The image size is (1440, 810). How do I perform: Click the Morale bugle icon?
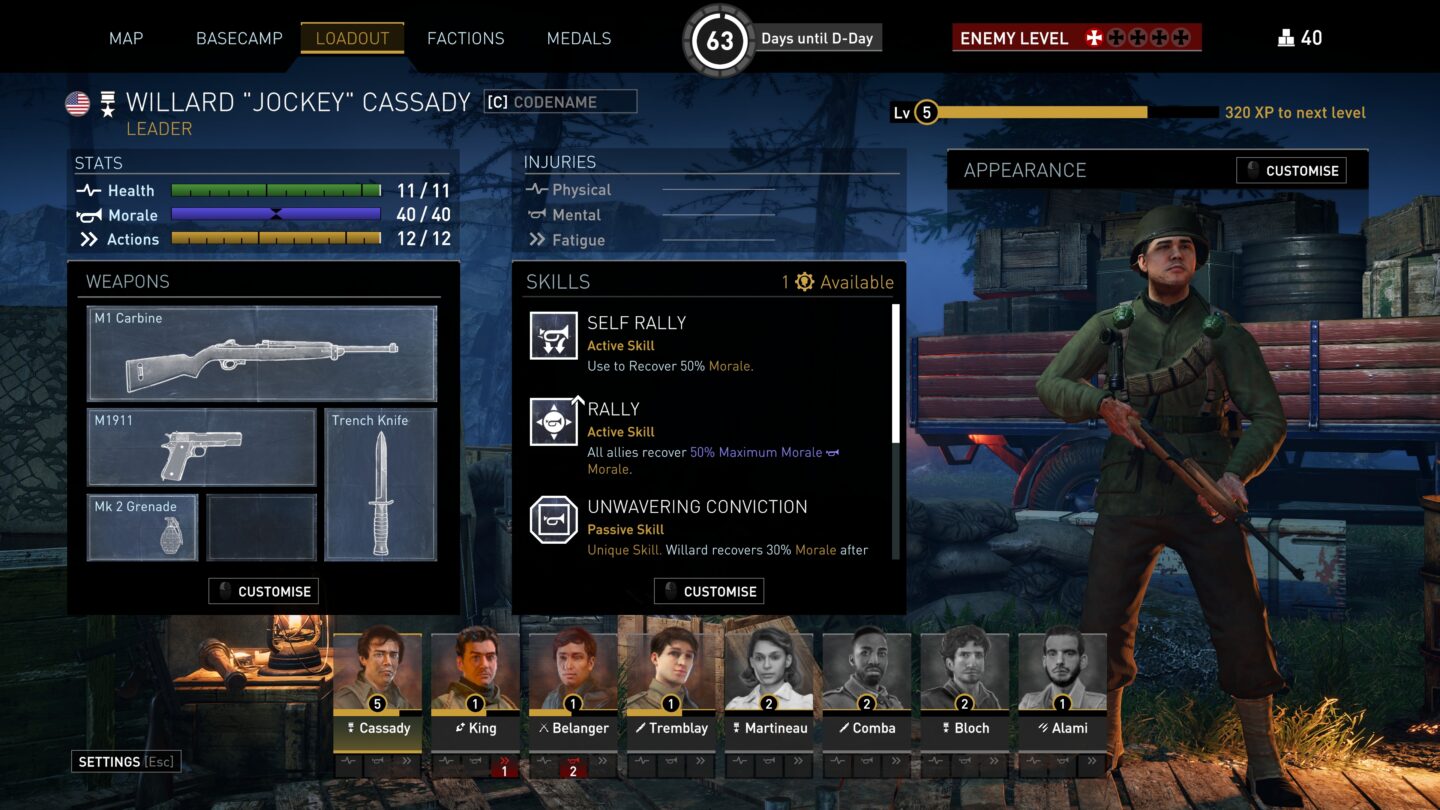tap(88, 215)
